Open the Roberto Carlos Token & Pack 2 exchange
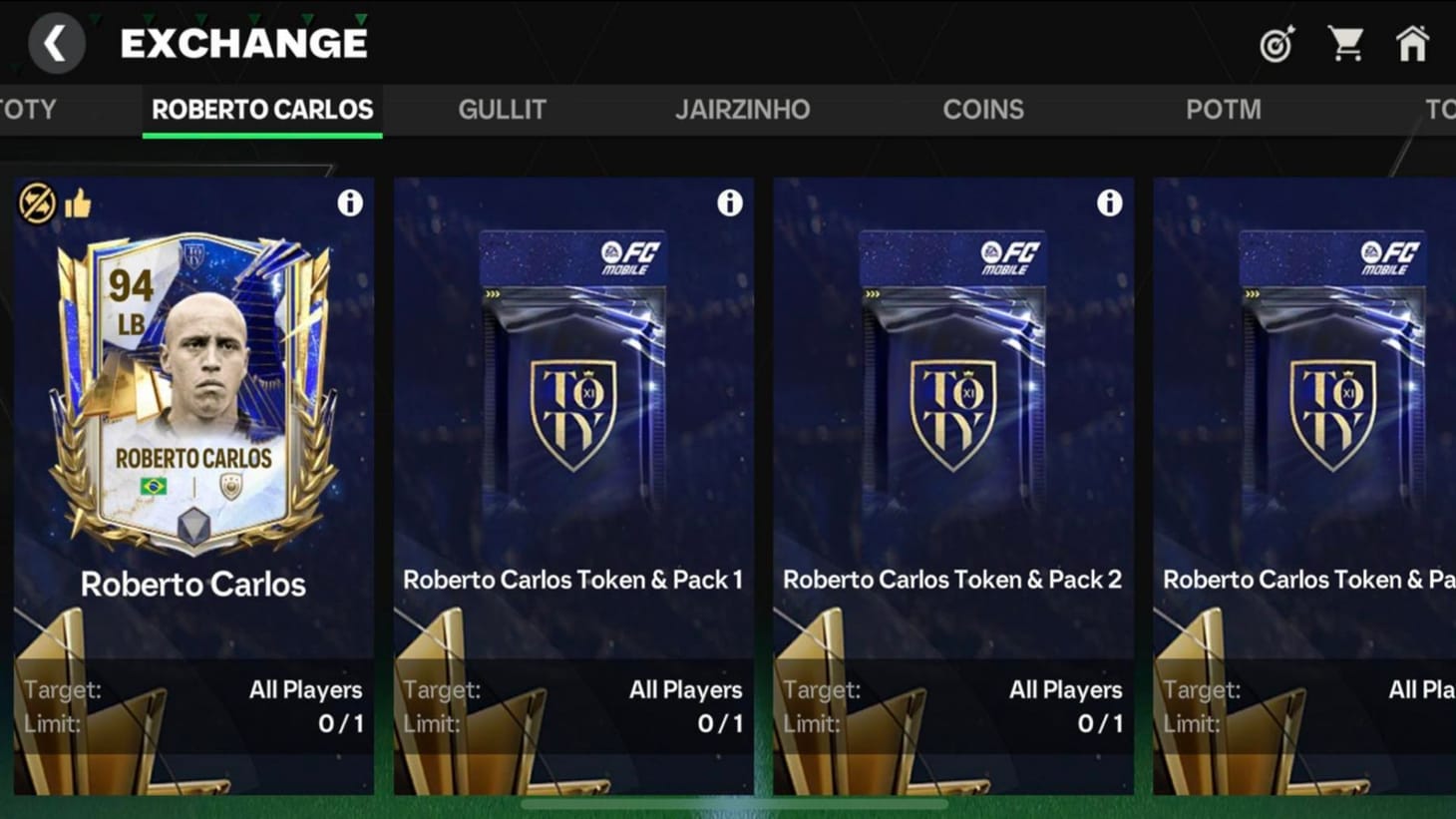The height and width of the screenshot is (819, 1456). click(953, 419)
